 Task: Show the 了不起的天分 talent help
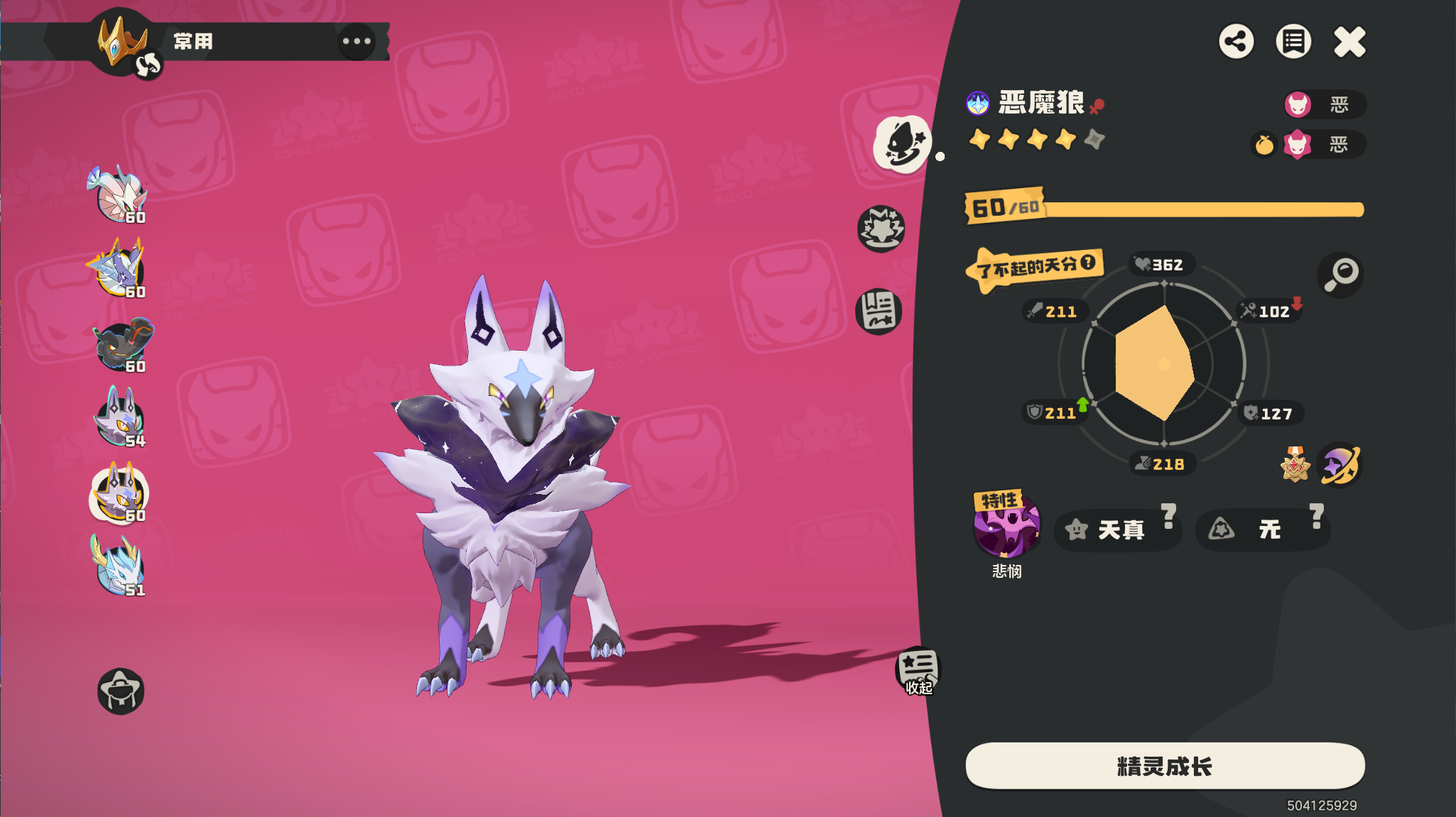coord(1088,263)
